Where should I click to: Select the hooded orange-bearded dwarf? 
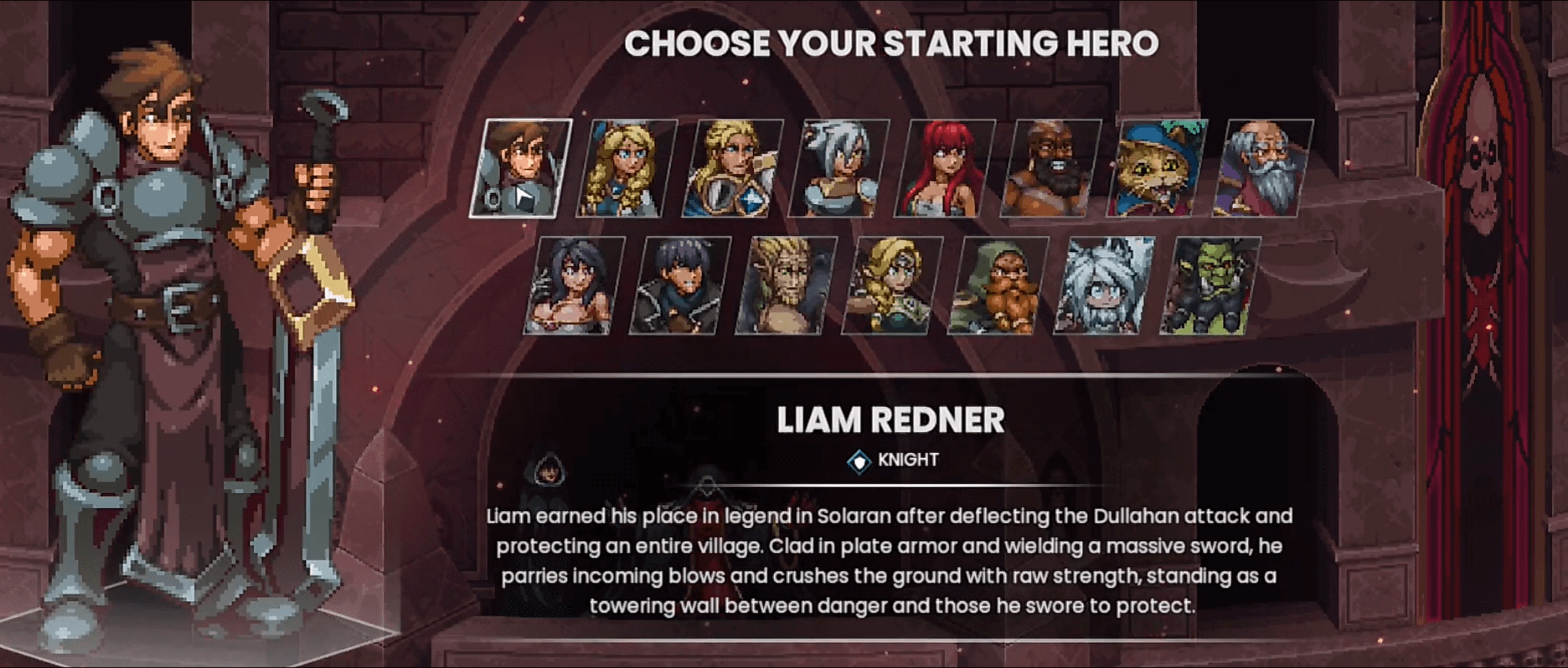[998, 285]
